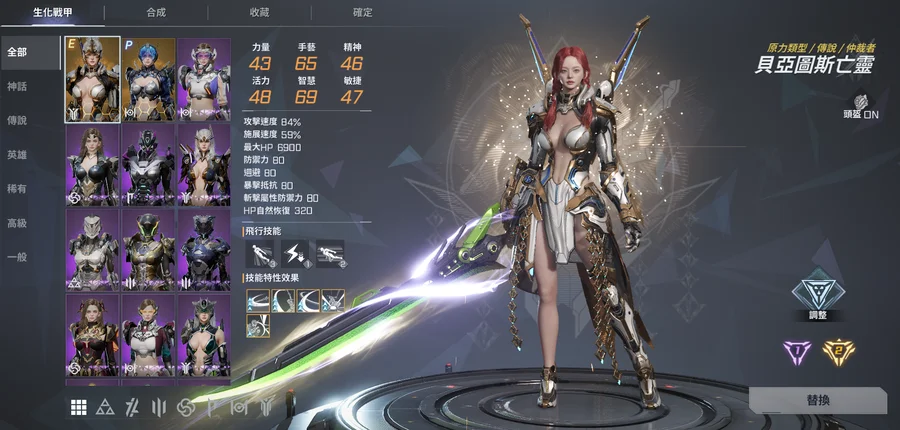Filter by 傳說 rarity

[17, 121]
